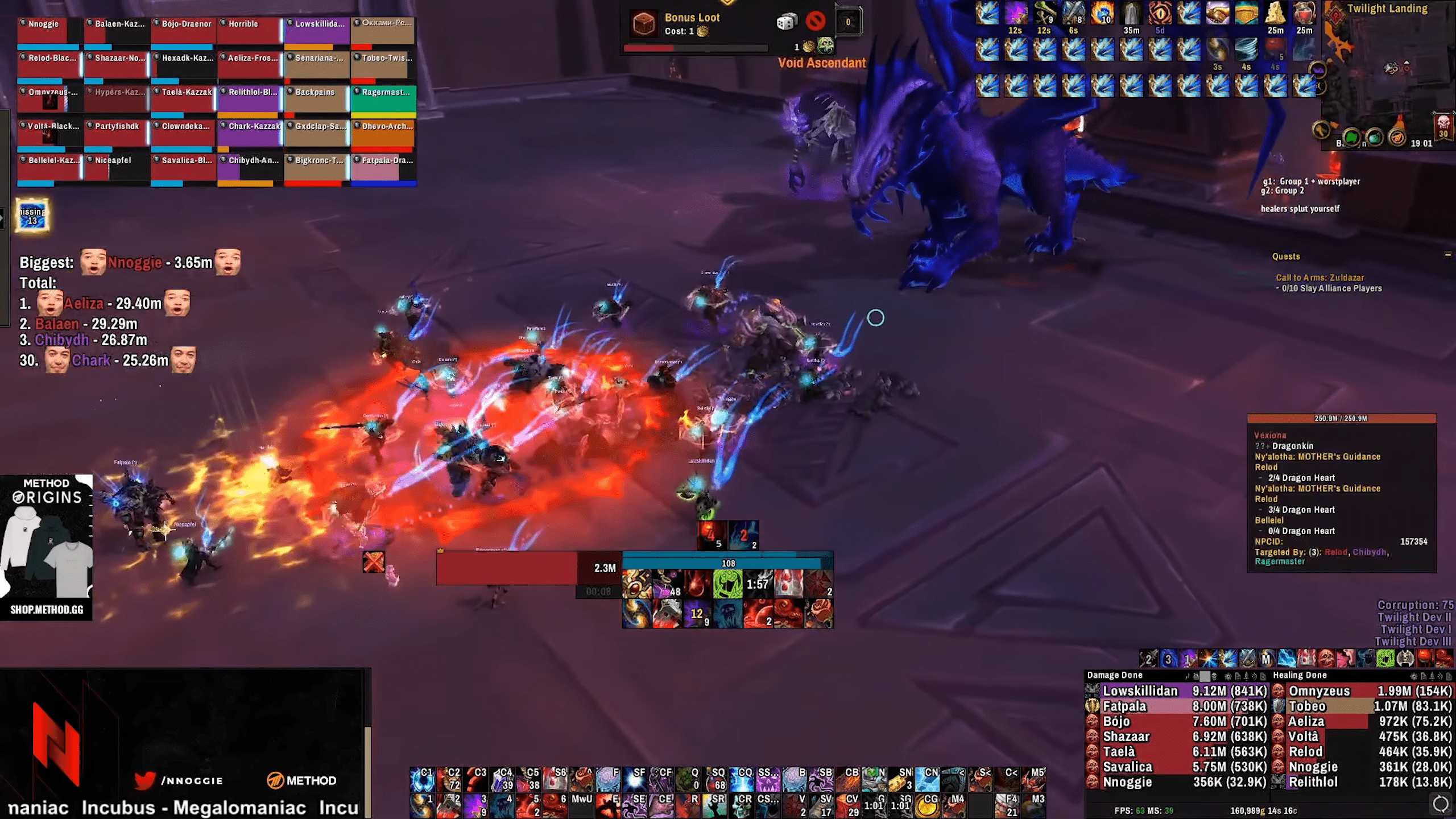Activate the action bar slot labeled C1
The image size is (1456, 819).
pos(422,779)
